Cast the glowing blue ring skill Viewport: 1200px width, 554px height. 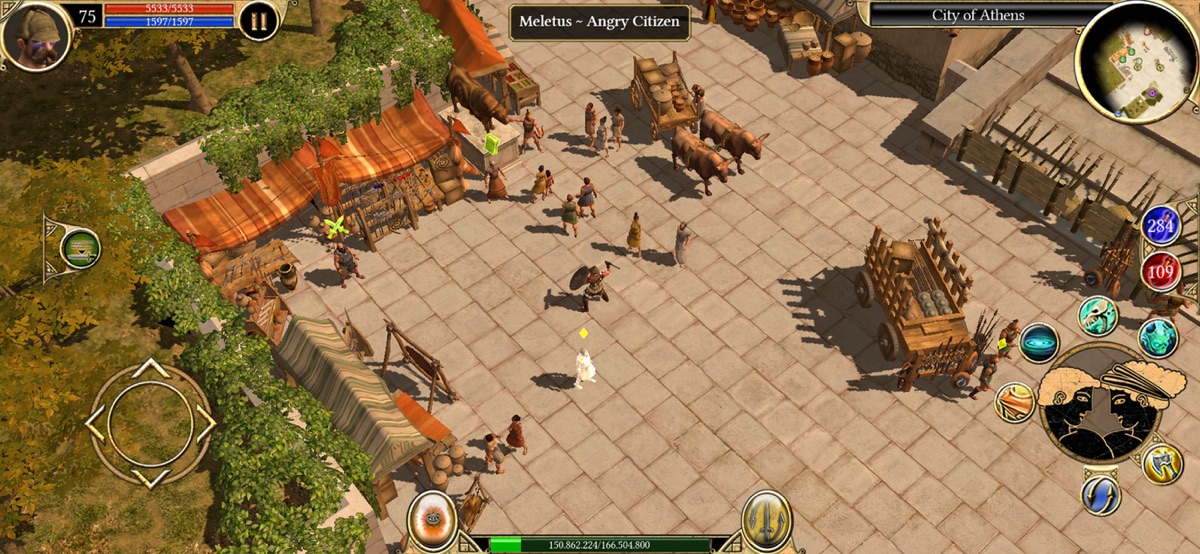[x=1039, y=343]
